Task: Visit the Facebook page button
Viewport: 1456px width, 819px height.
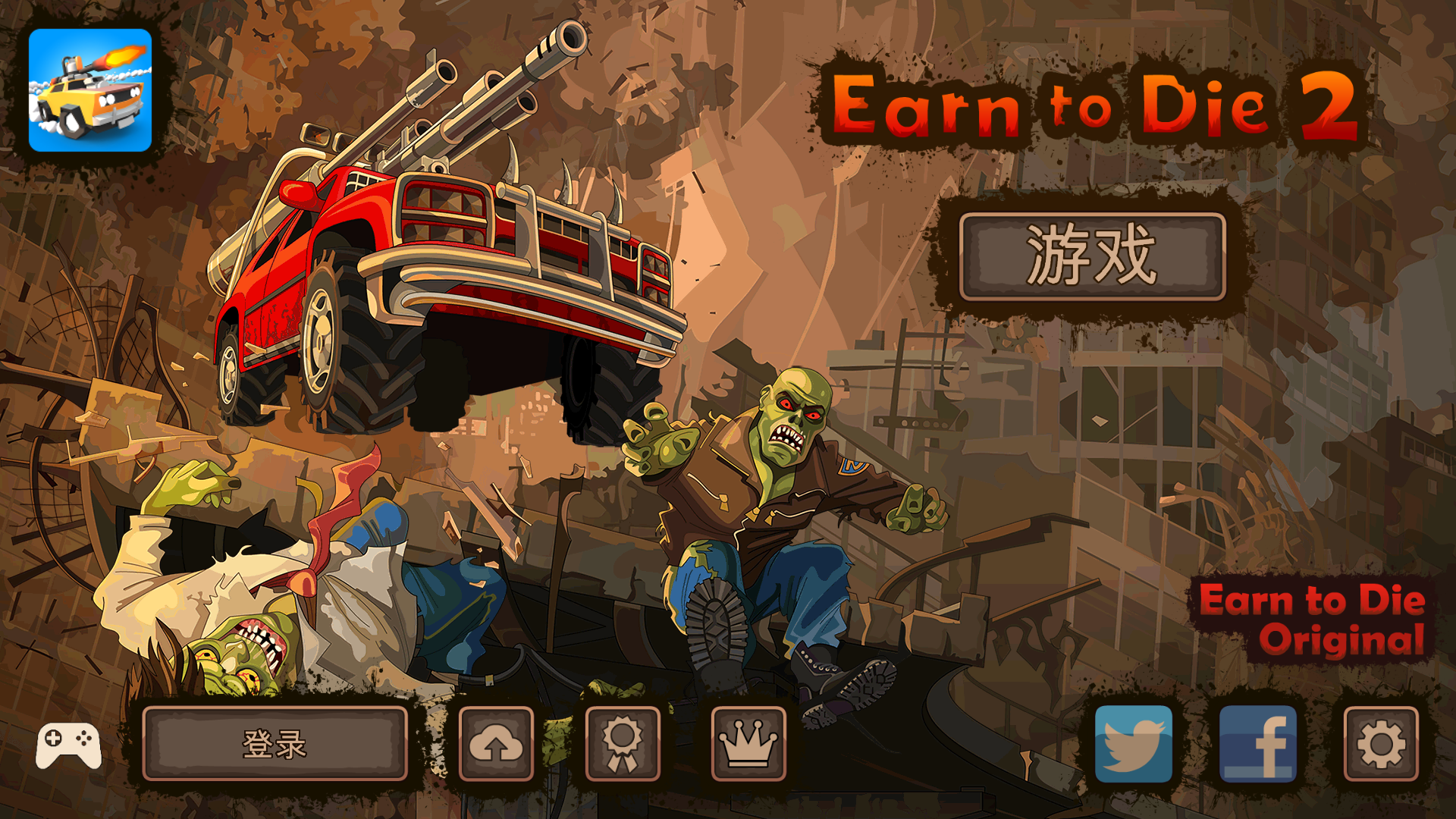Action: [x=1257, y=744]
